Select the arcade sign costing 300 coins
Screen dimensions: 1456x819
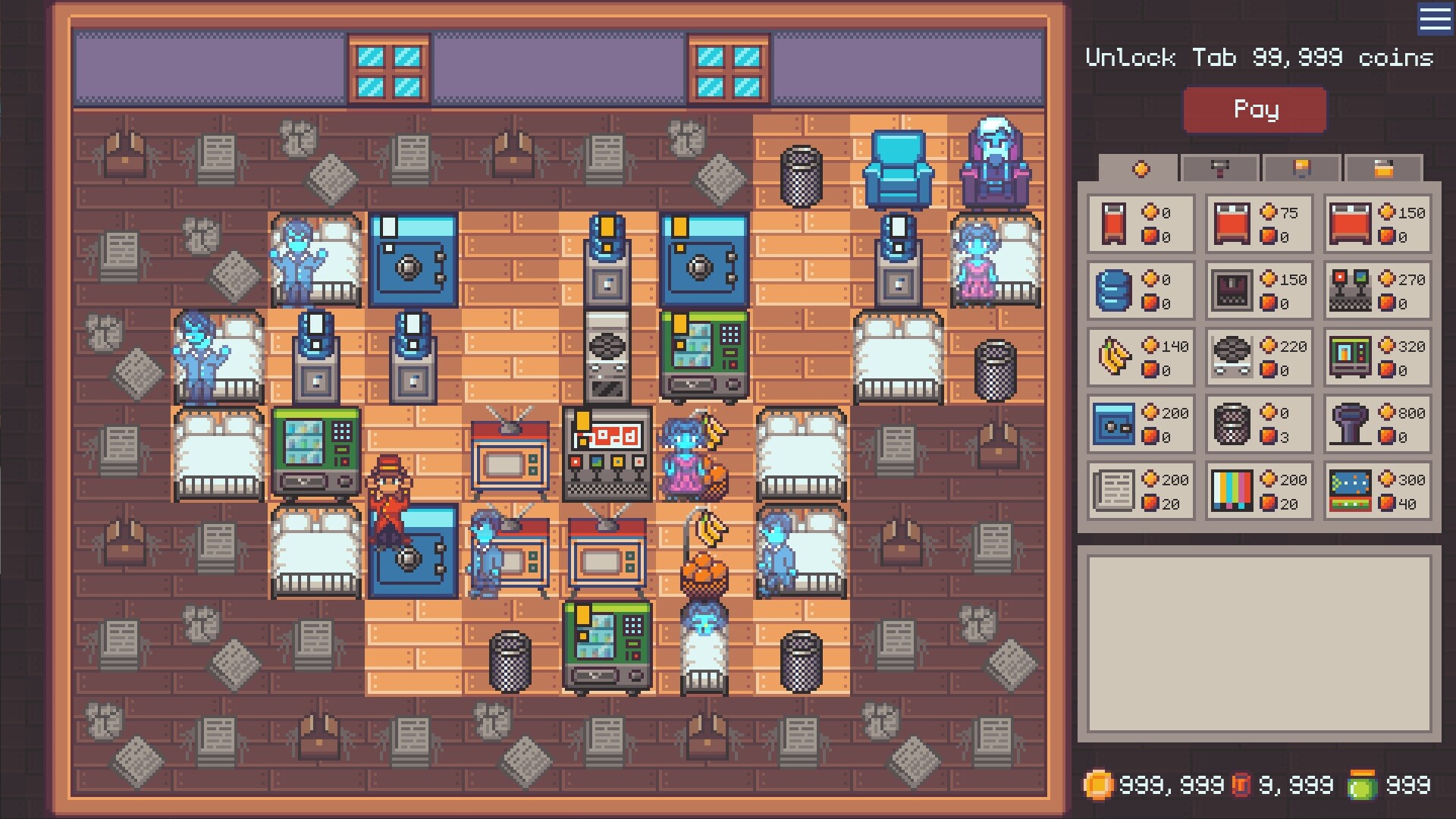pos(1377,491)
